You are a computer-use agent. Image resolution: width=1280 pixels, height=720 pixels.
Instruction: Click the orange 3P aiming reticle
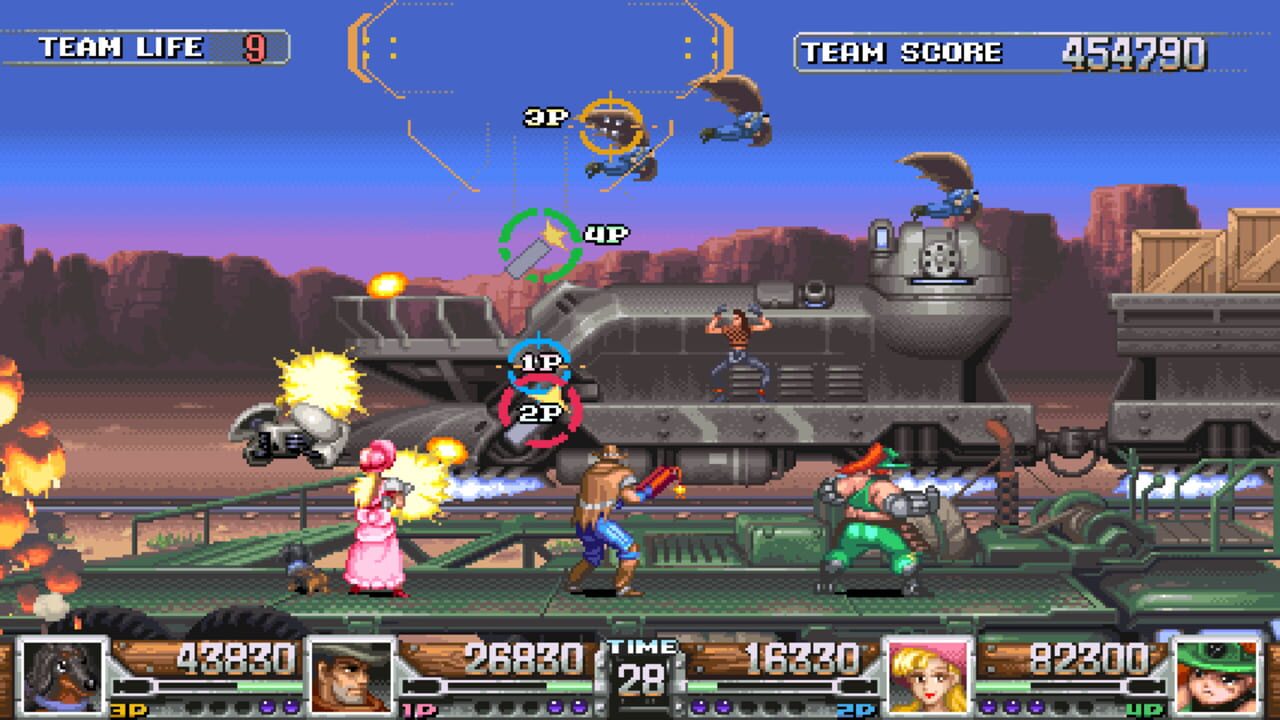point(611,126)
